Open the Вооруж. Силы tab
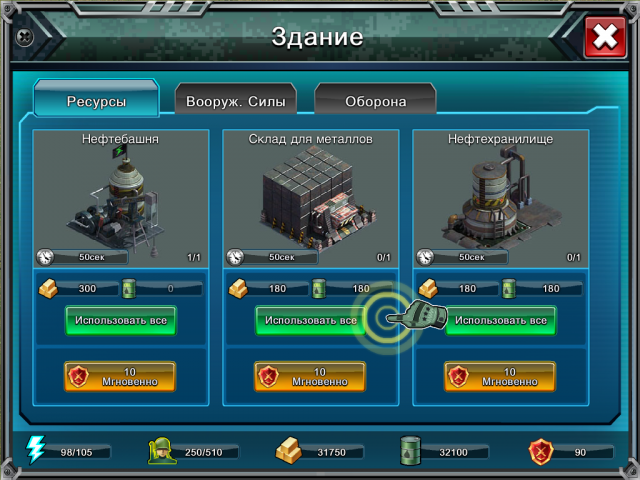This screenshot has height=480, width=640. click(x=236, y=101)
